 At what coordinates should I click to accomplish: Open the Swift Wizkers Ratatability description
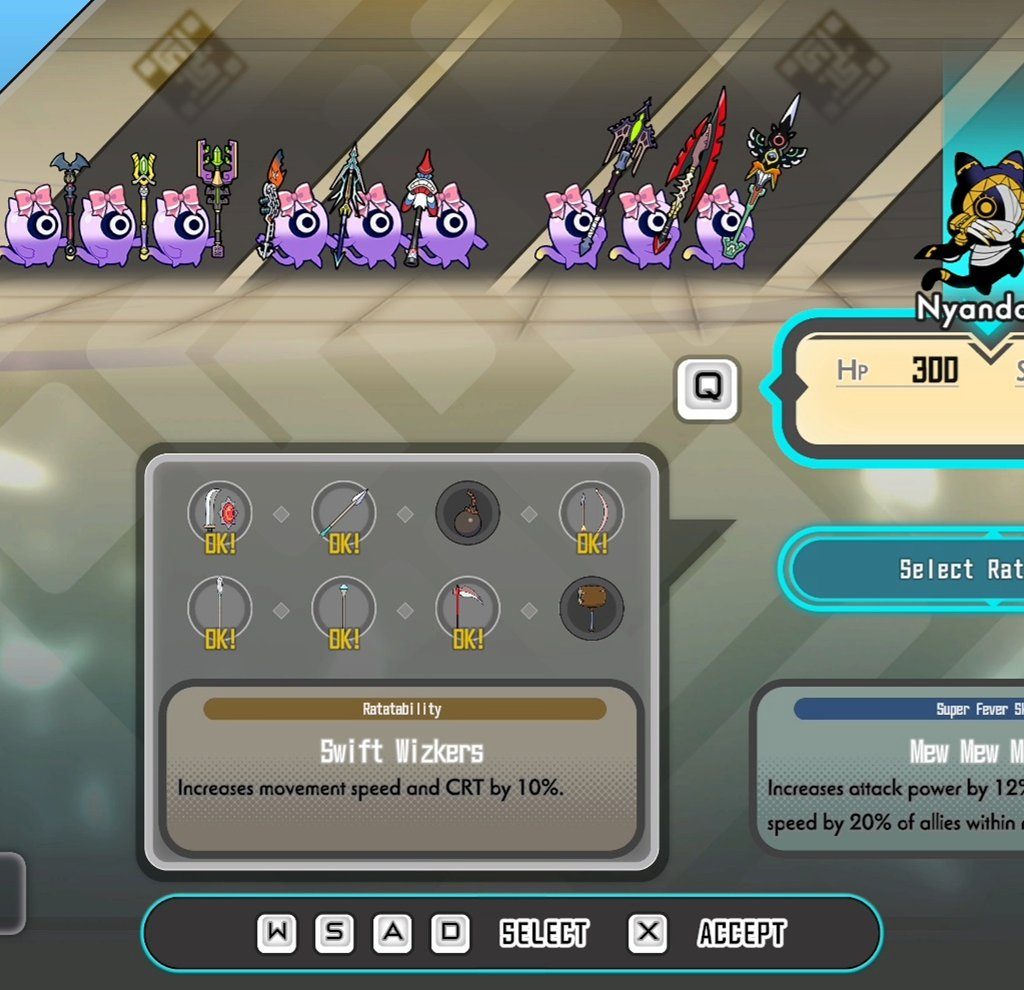[401, 767]
